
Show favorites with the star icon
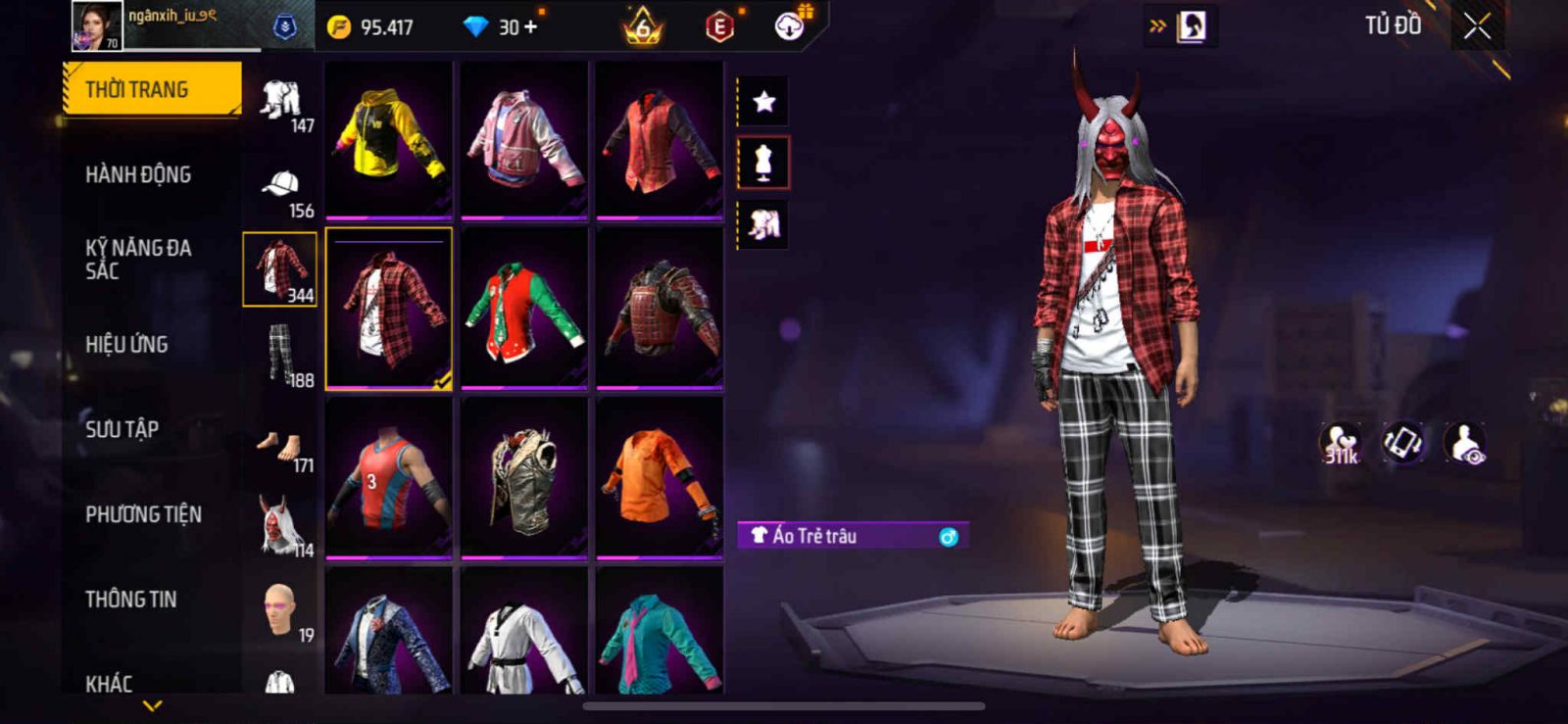[x=763, y=101]
